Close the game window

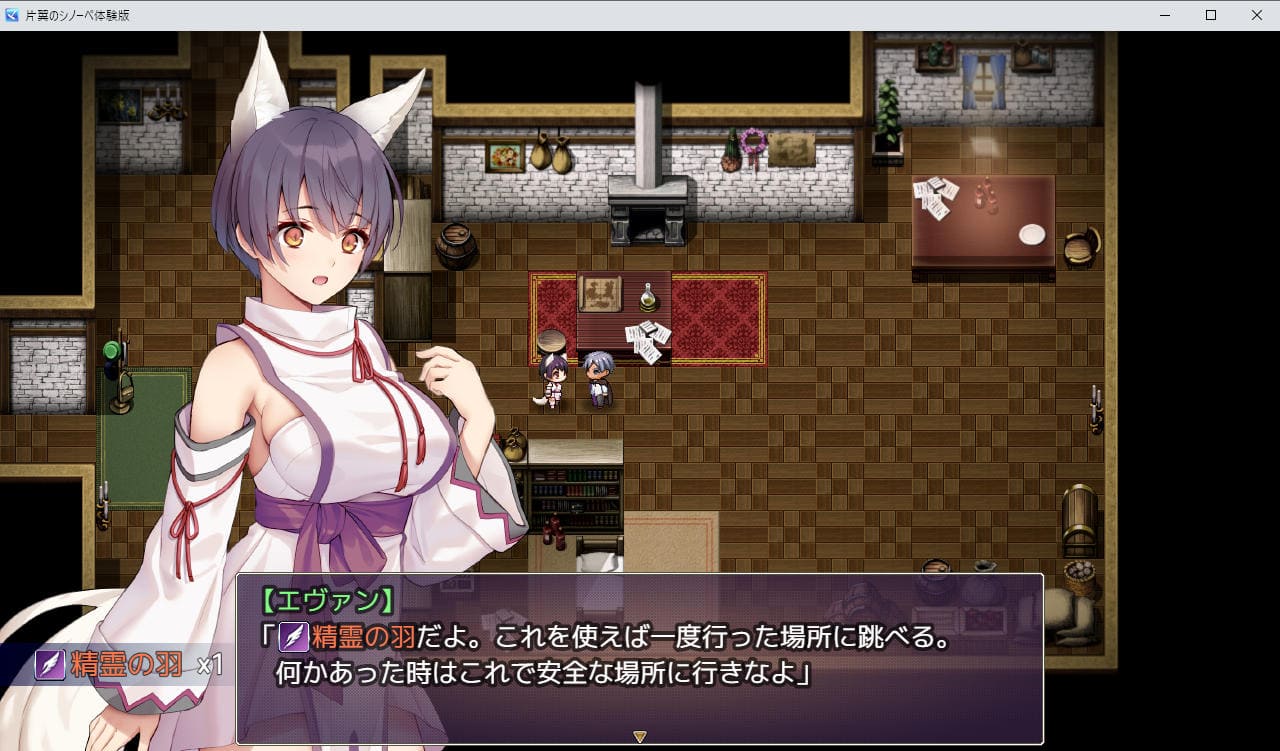[x=1257, y=15]
